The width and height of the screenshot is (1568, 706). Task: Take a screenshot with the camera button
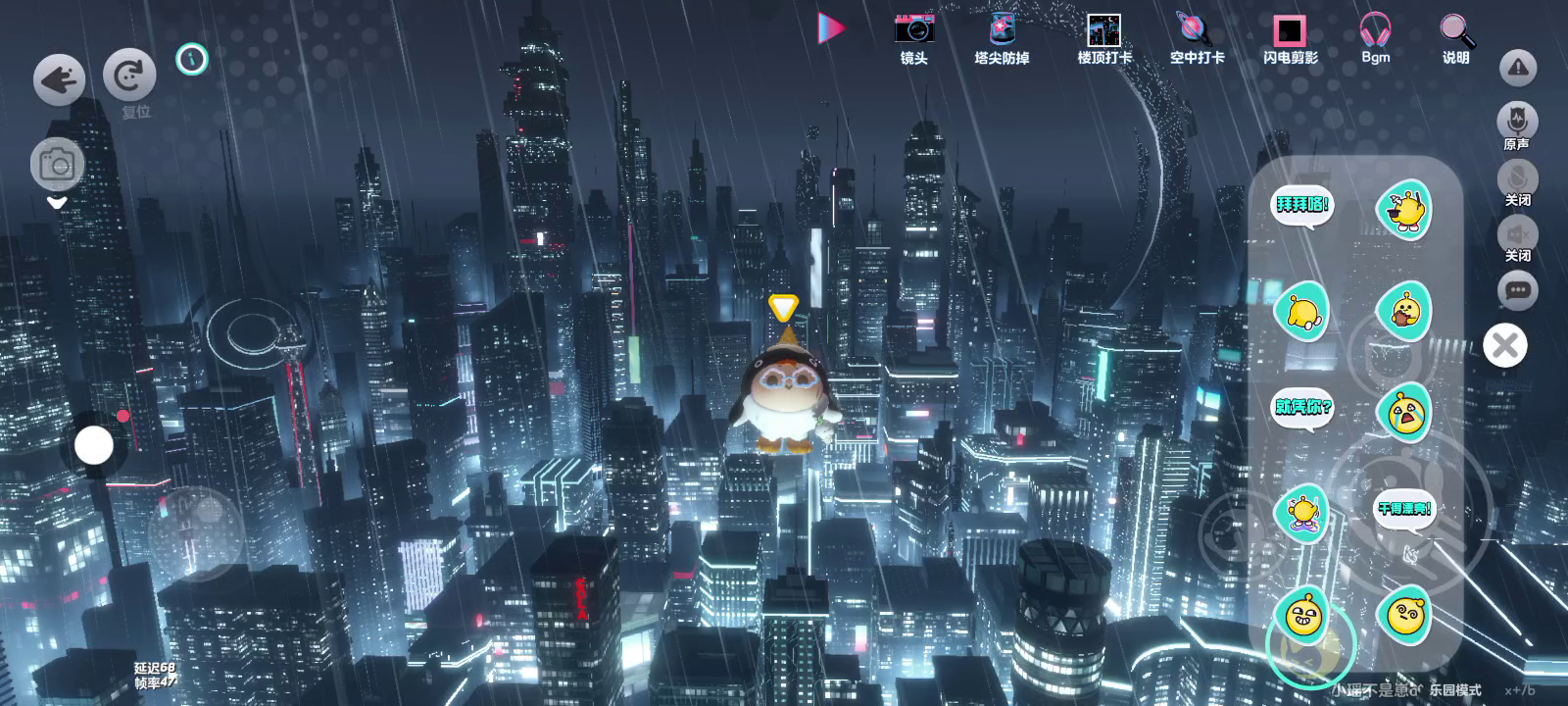[x=57, y=164]
